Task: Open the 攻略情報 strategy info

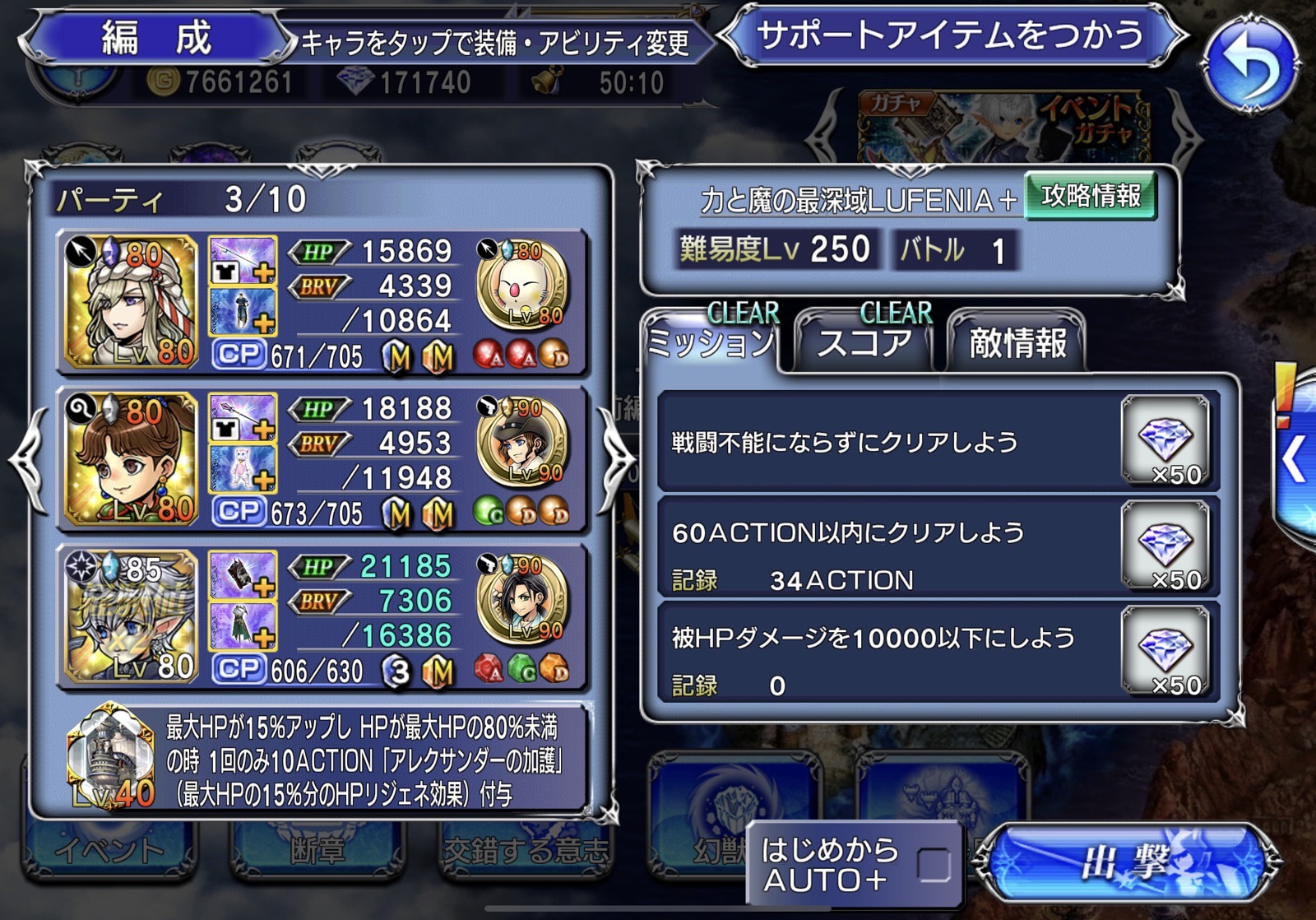Action: click(1090, 196)
